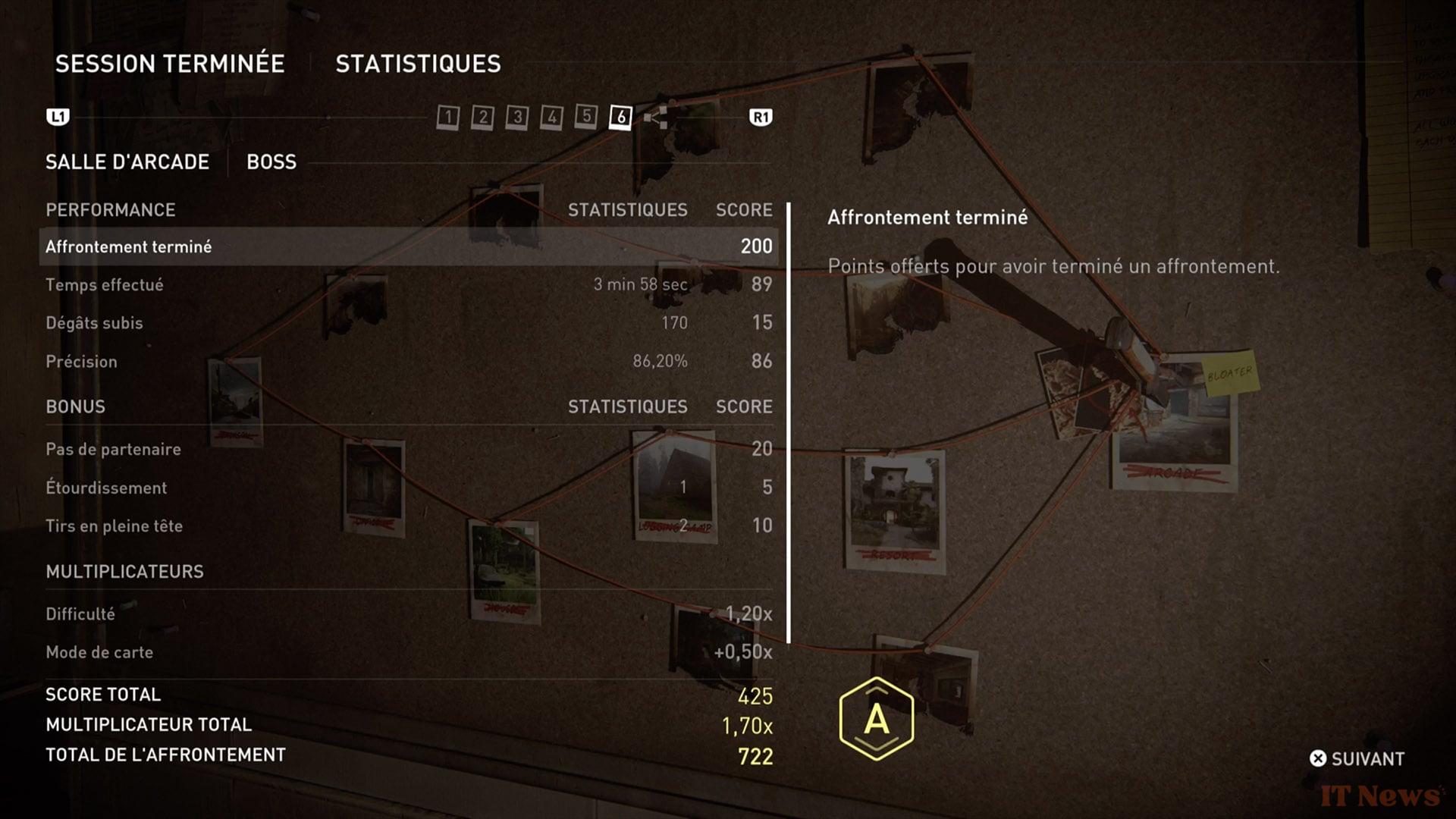Highlight Tirs en pleine tête row

coord(408,526)
